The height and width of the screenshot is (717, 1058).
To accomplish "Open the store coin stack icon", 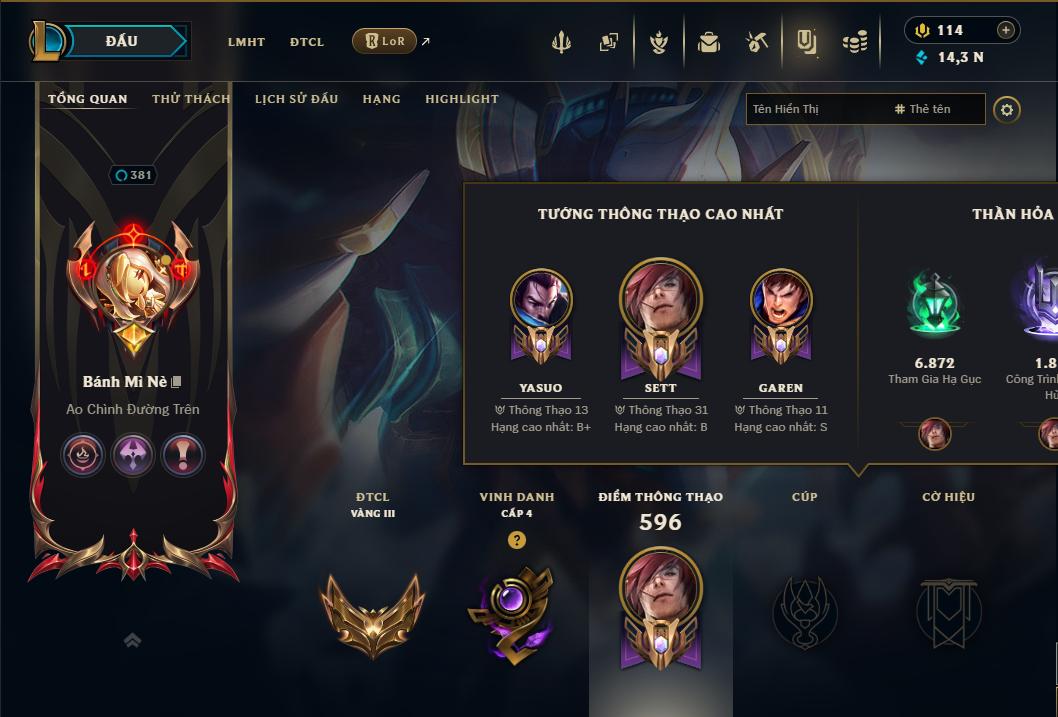I will 854,42.
